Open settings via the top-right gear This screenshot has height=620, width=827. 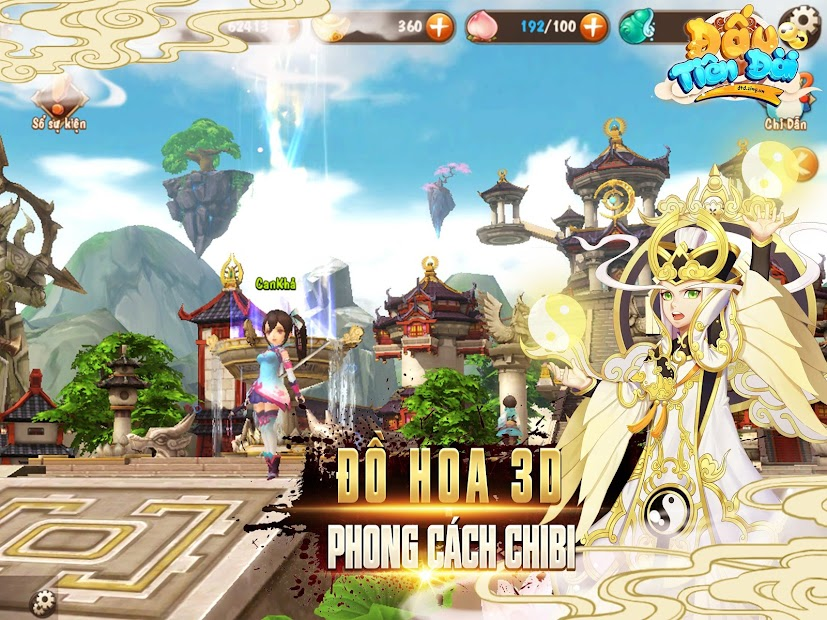point(799,22)
